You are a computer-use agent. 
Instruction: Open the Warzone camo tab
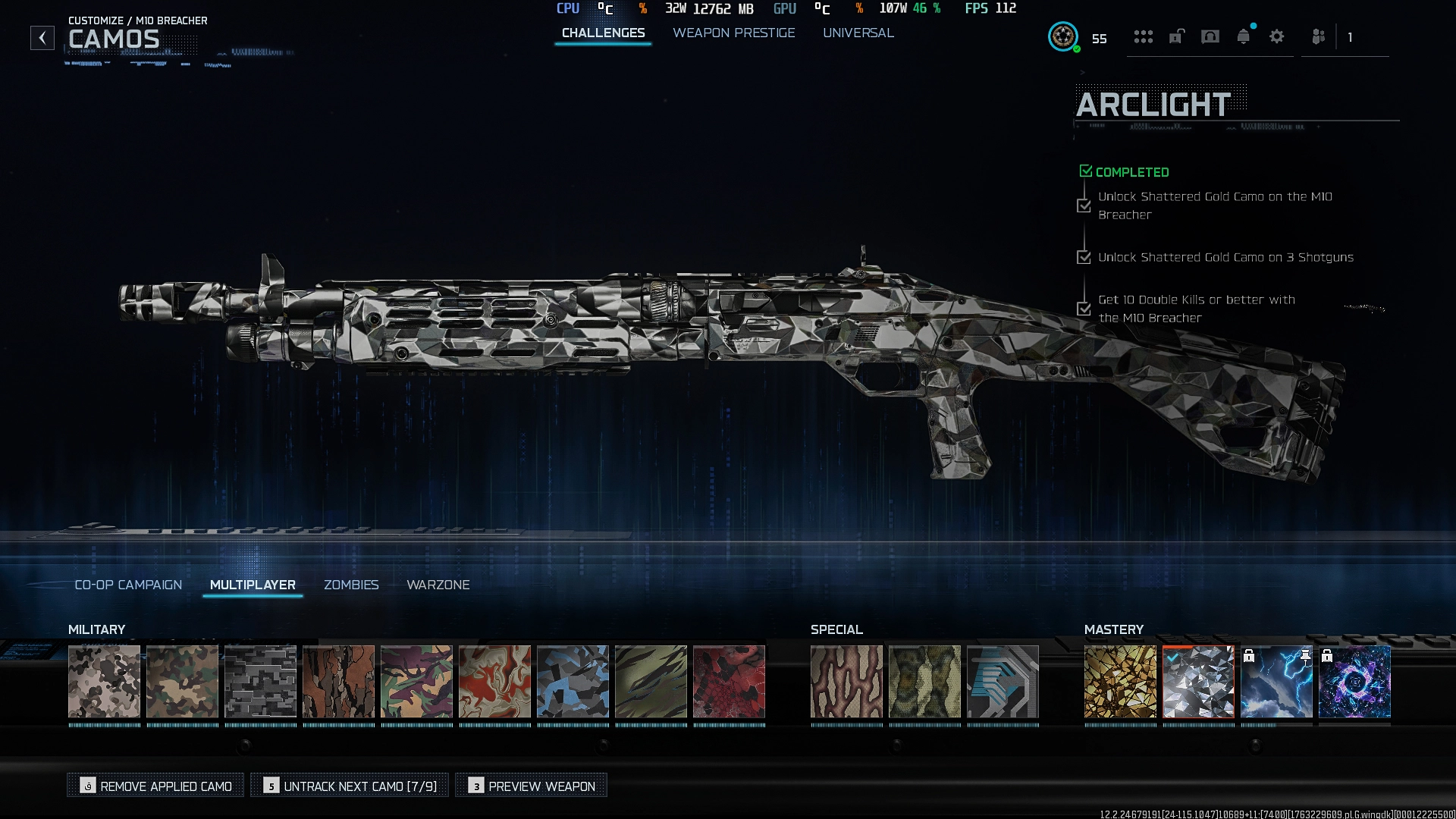[438, 585]
